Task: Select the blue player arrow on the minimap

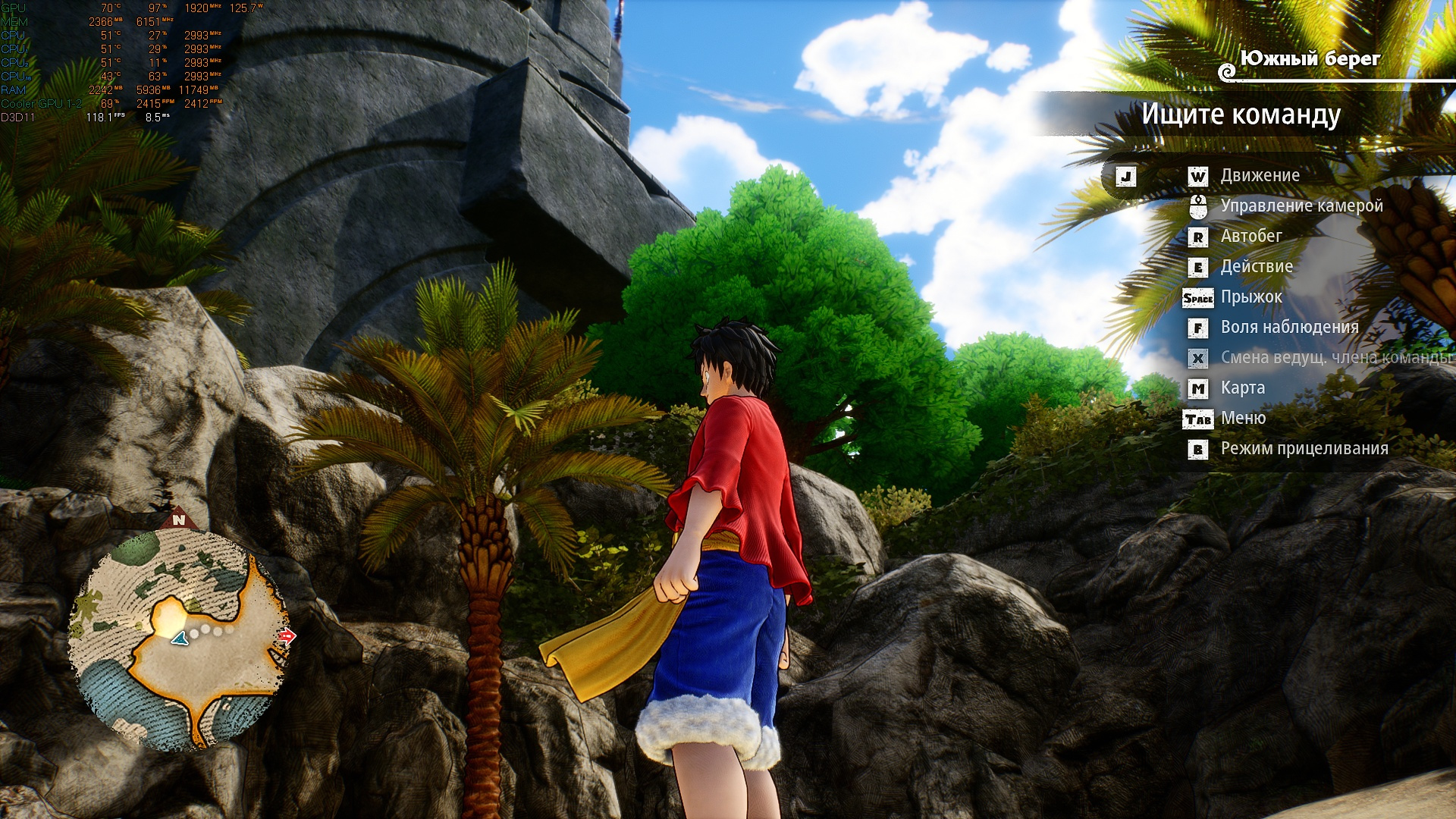Action: (x=179, y=639)
